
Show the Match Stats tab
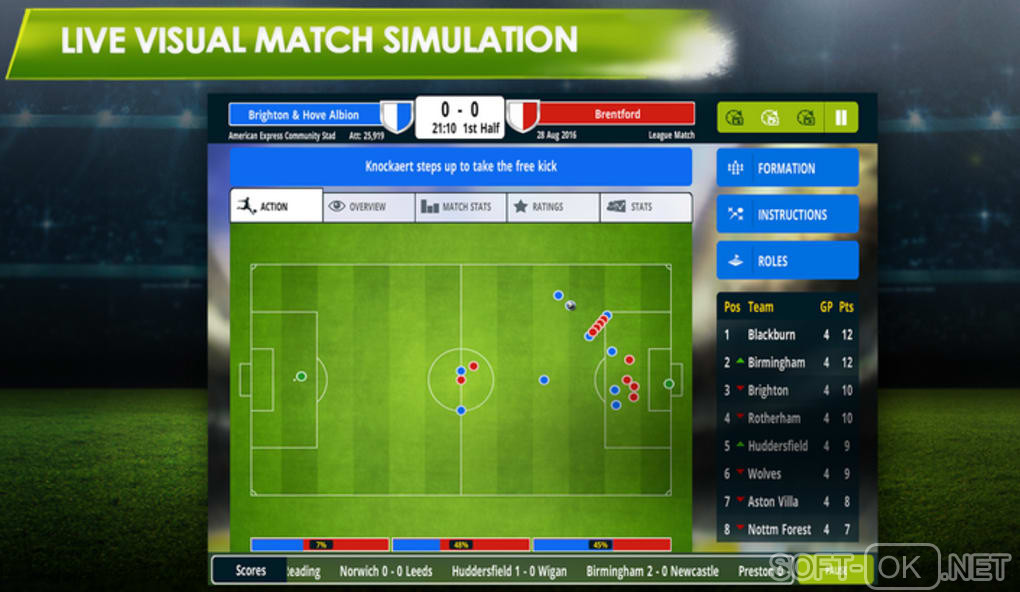(x=460, y=207)
